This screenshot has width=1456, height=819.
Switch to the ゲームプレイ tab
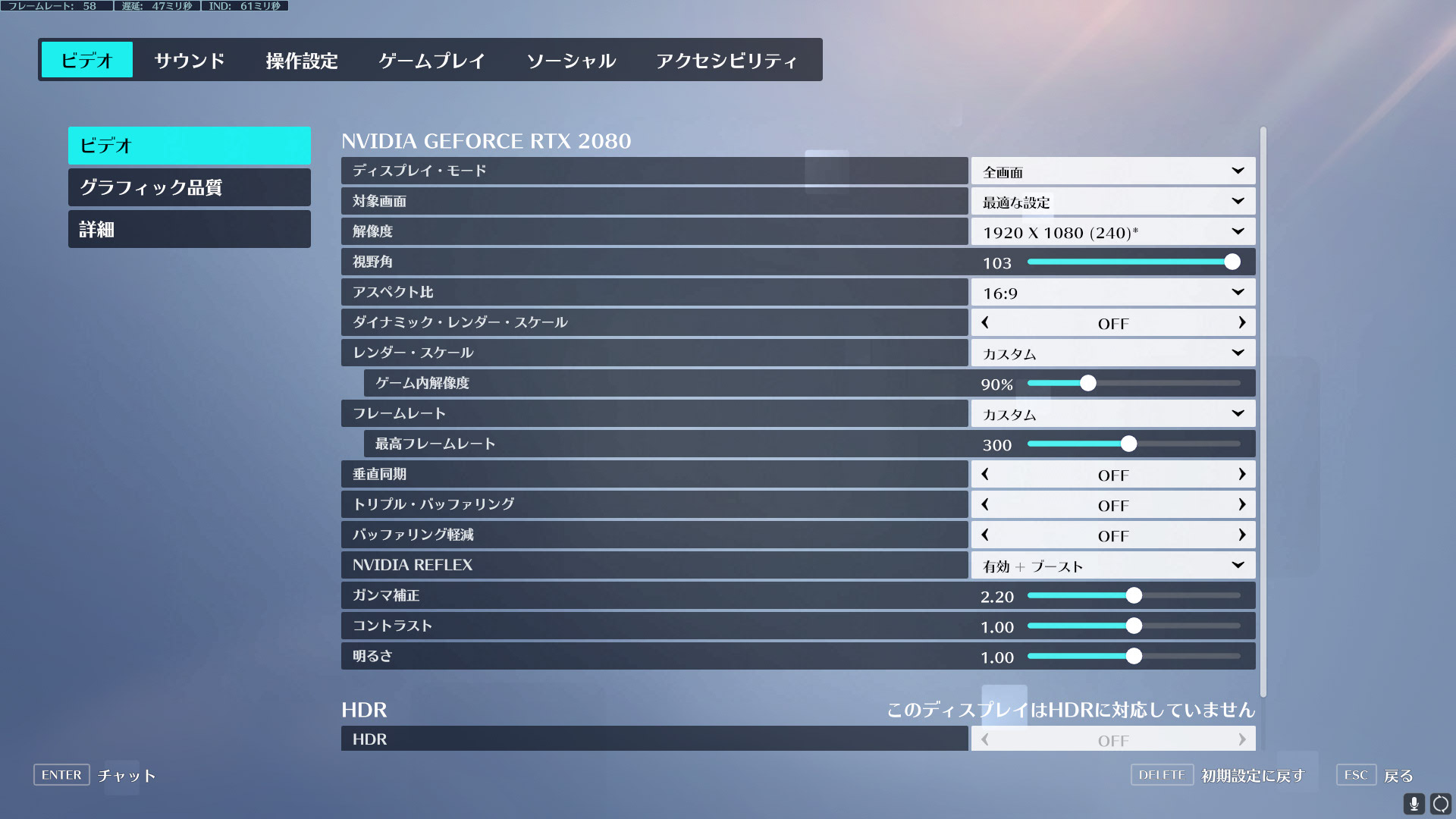click(431, 60)
